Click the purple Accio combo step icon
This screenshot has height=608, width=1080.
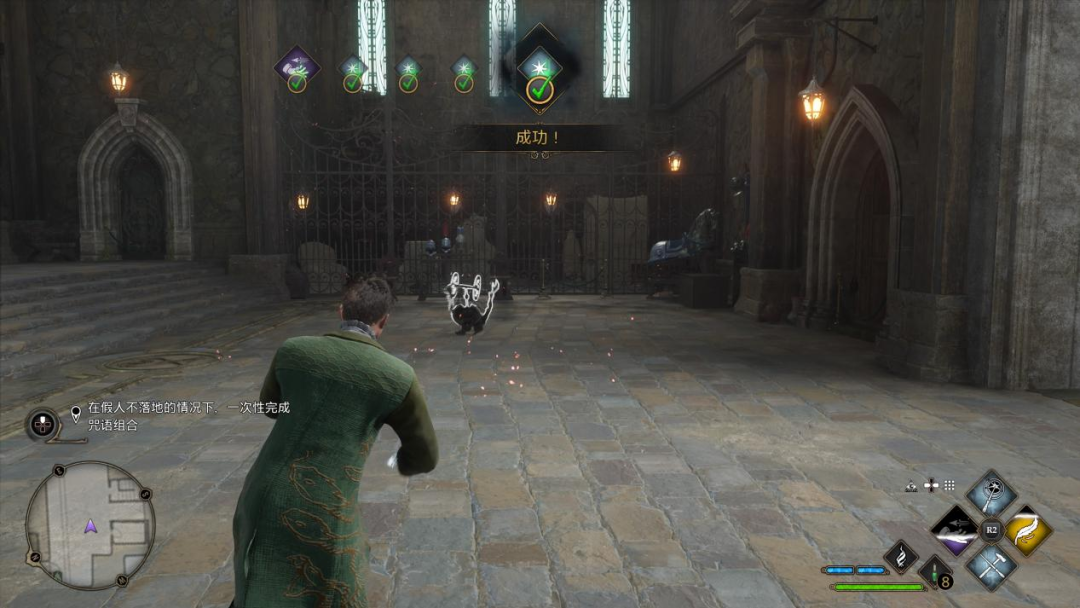coord(297,67)
